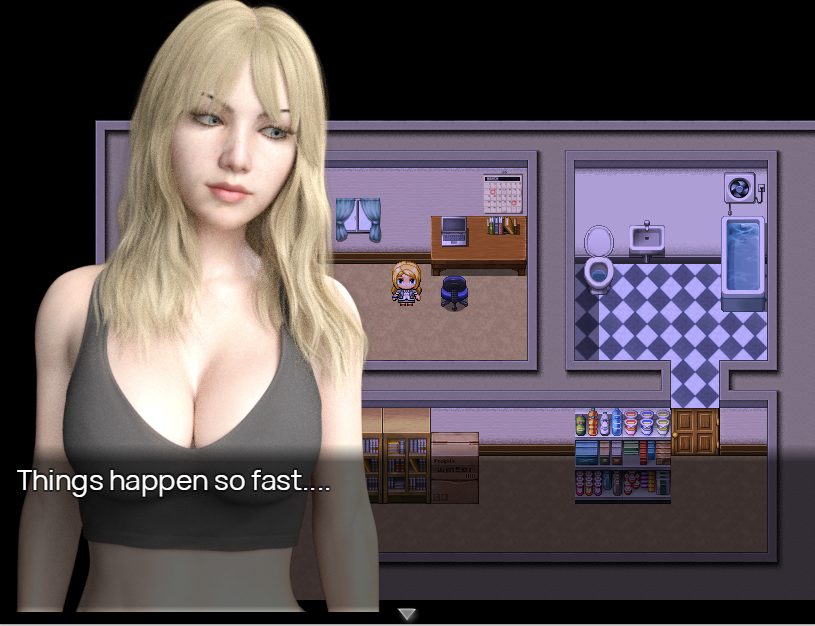Click the dialogue continue arrow indicator
815x626 pixels.
(x=407, y=613)
